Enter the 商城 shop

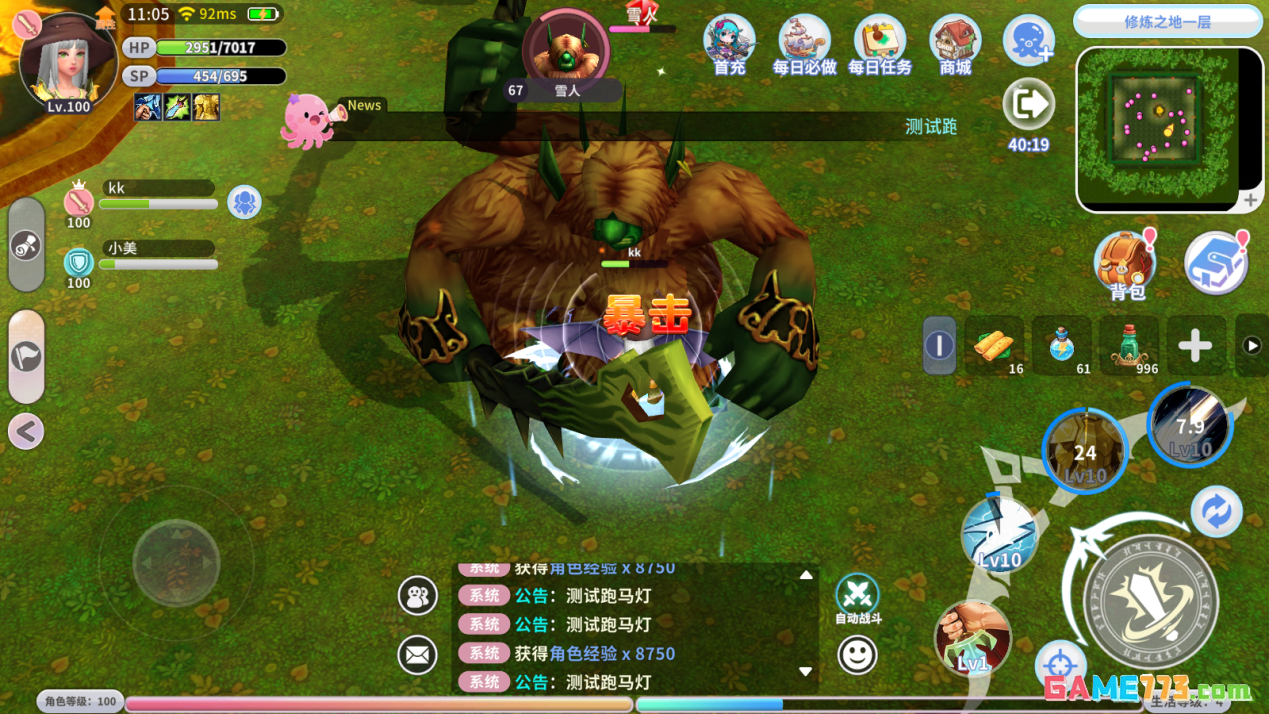pos(955,44)
